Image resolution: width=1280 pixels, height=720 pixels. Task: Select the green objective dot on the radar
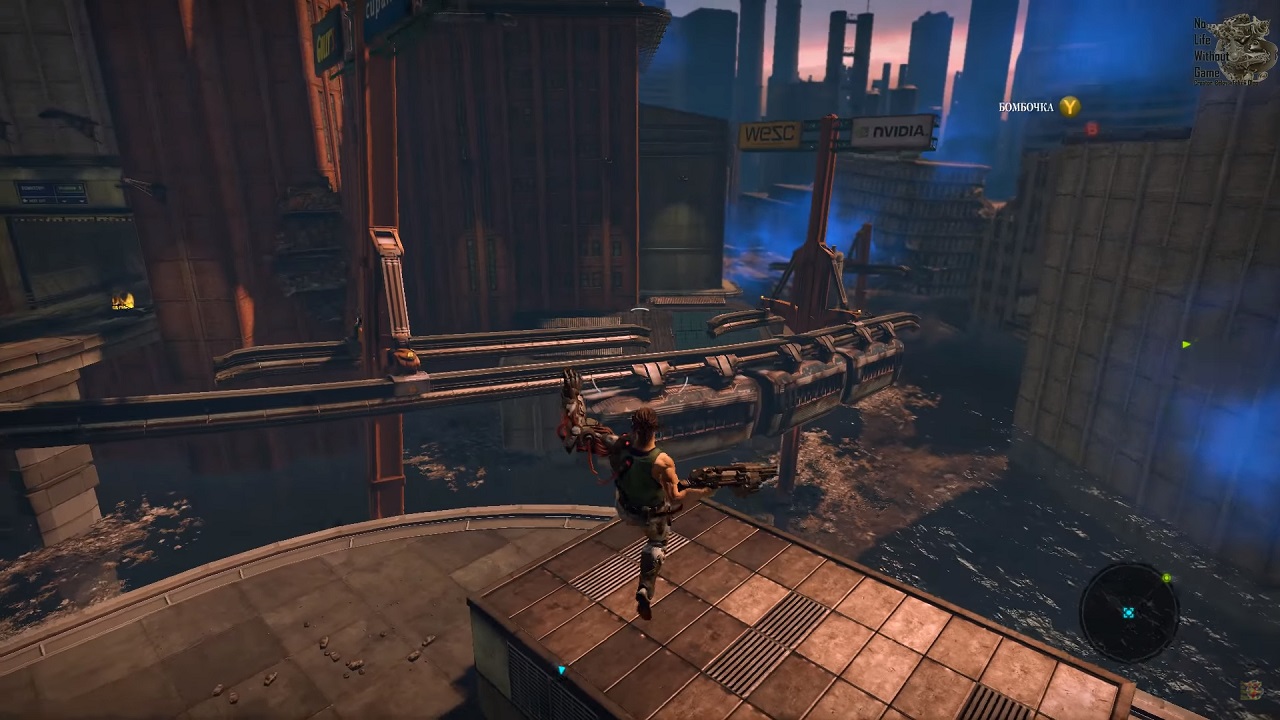pos(1166,578)
